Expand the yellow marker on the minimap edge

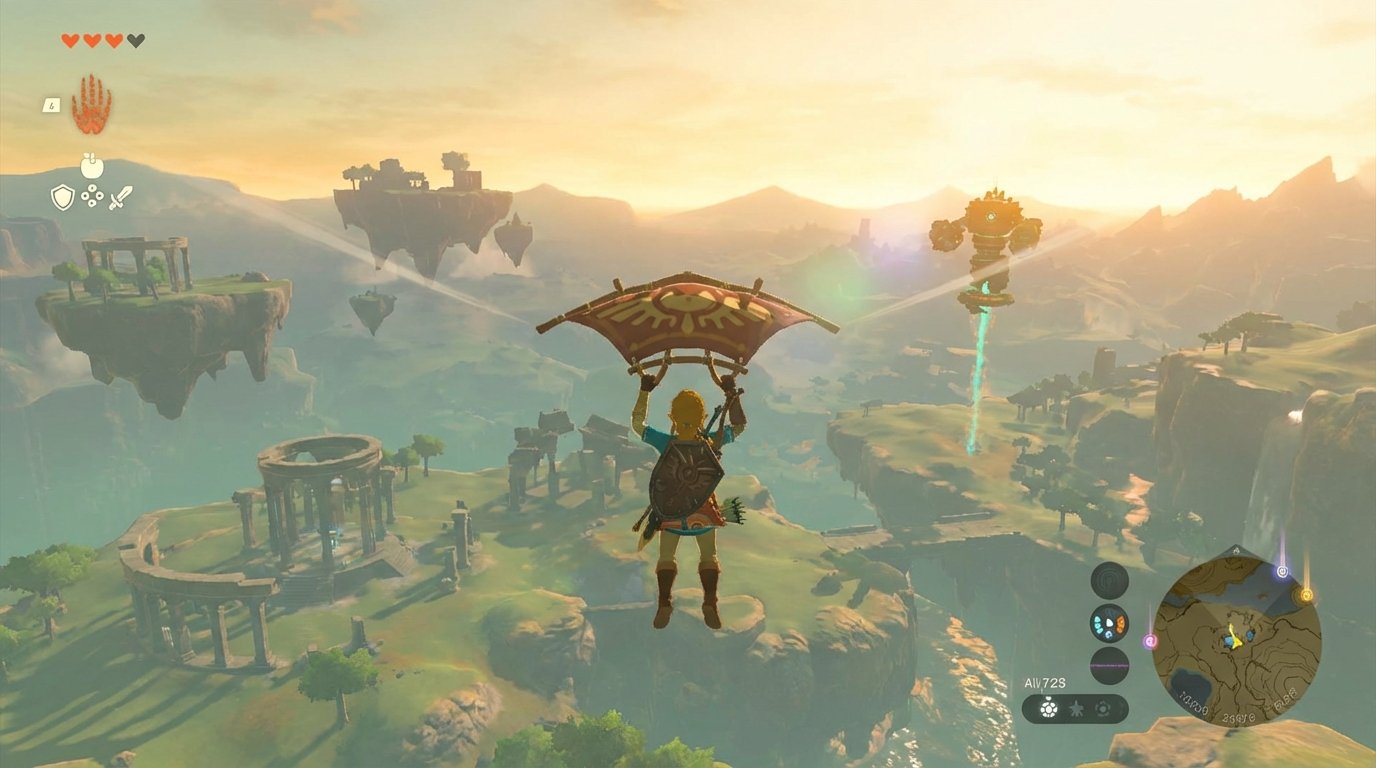pyautogui.click(x=1306, y=594)
